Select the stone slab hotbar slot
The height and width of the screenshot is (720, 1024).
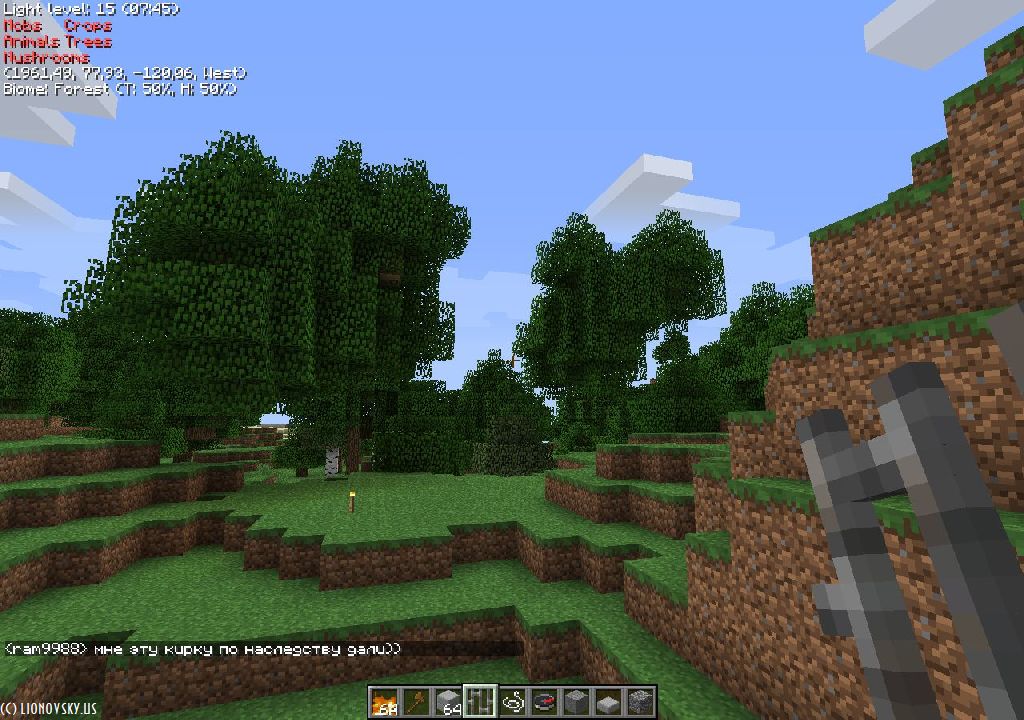[x=608, y=702]
